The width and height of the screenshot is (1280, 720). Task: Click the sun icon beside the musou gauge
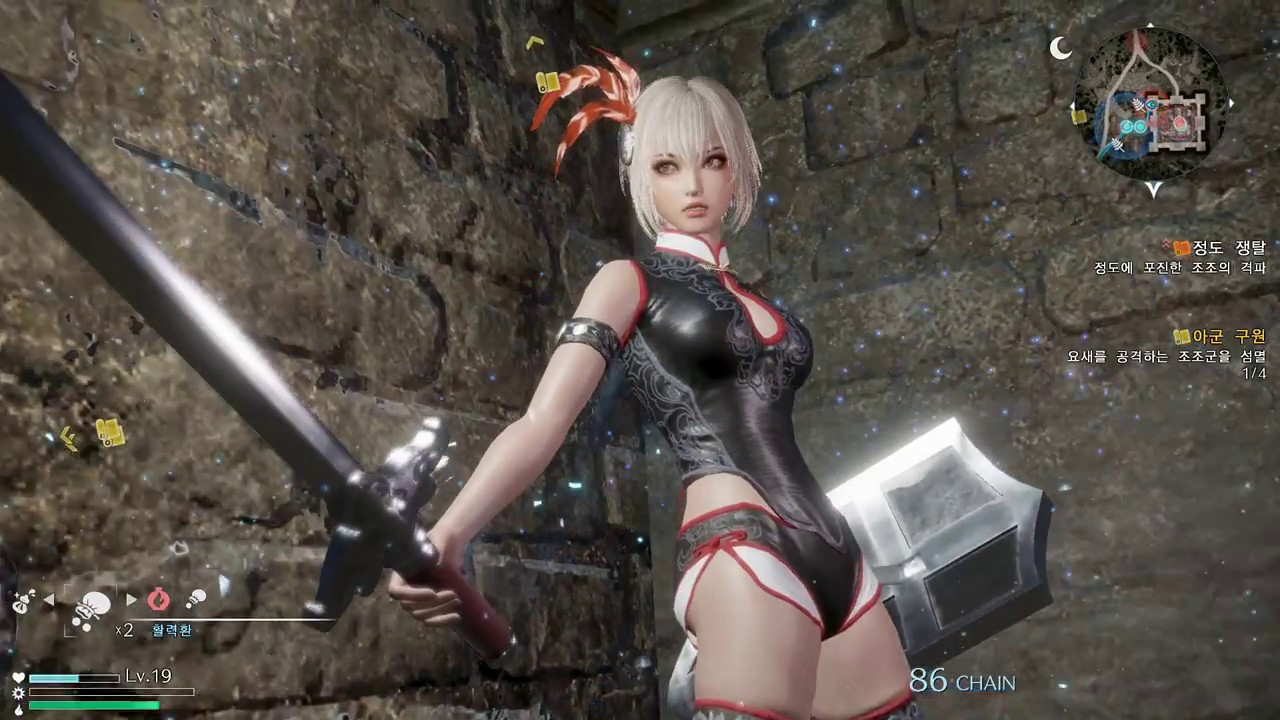pyautogui.click(x=18, y=692)
